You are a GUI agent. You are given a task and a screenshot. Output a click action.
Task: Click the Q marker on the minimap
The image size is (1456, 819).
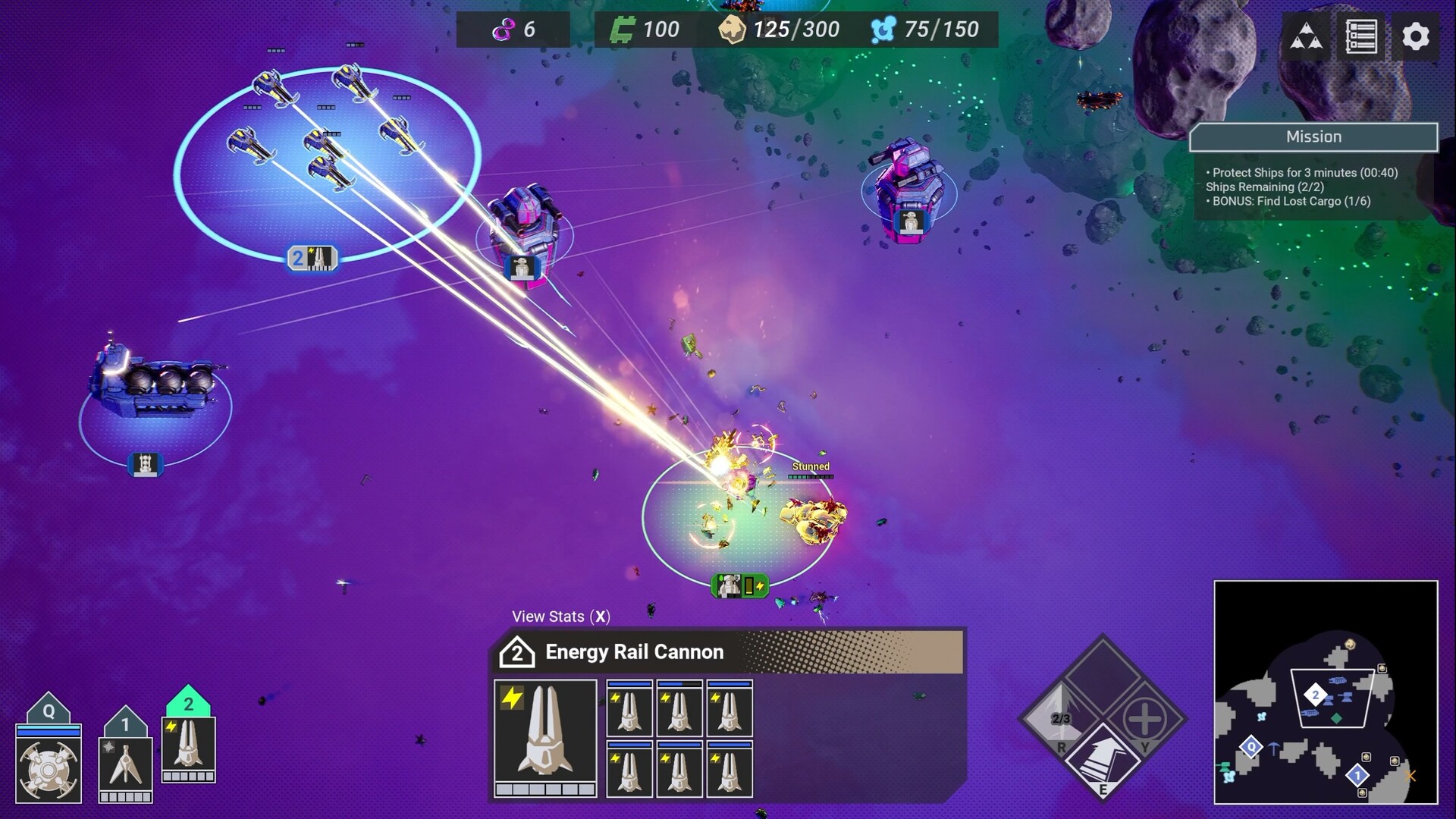1251,748
